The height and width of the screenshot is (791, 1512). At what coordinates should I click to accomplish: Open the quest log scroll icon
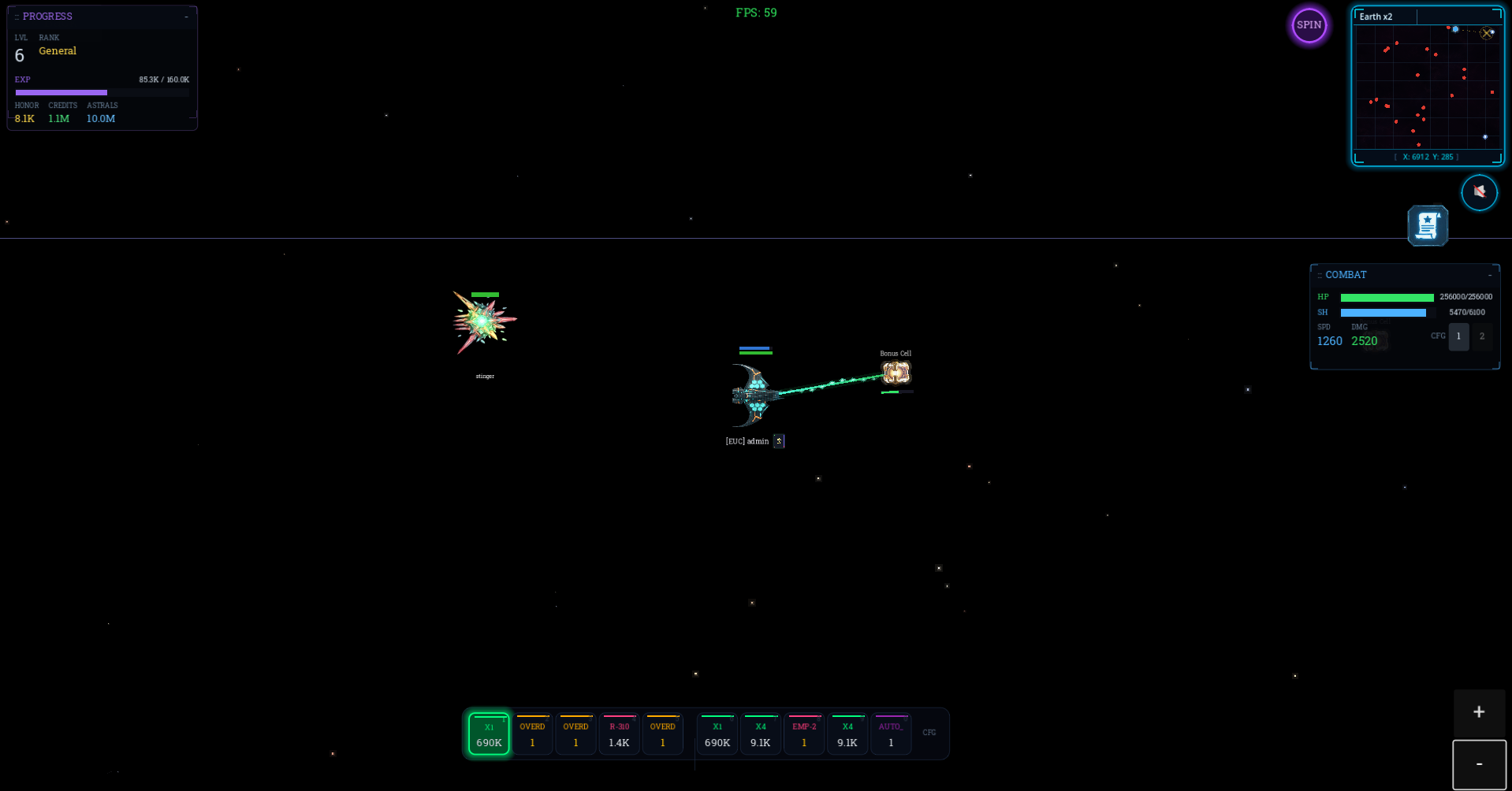1427,225
